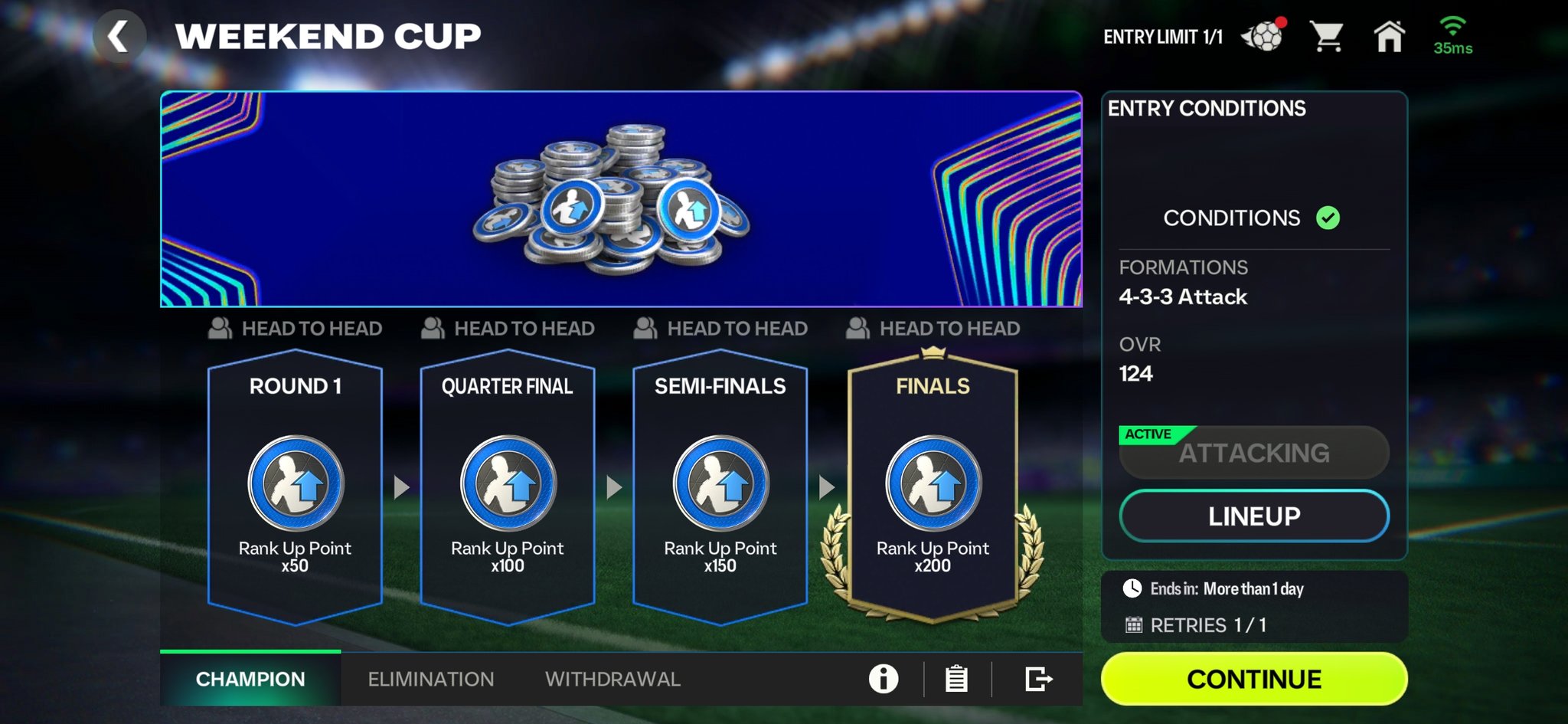The width and height of the screenshot is (1568, 724).
Task: Show tournament info via the i icon
Action: (x=884, y=679)
